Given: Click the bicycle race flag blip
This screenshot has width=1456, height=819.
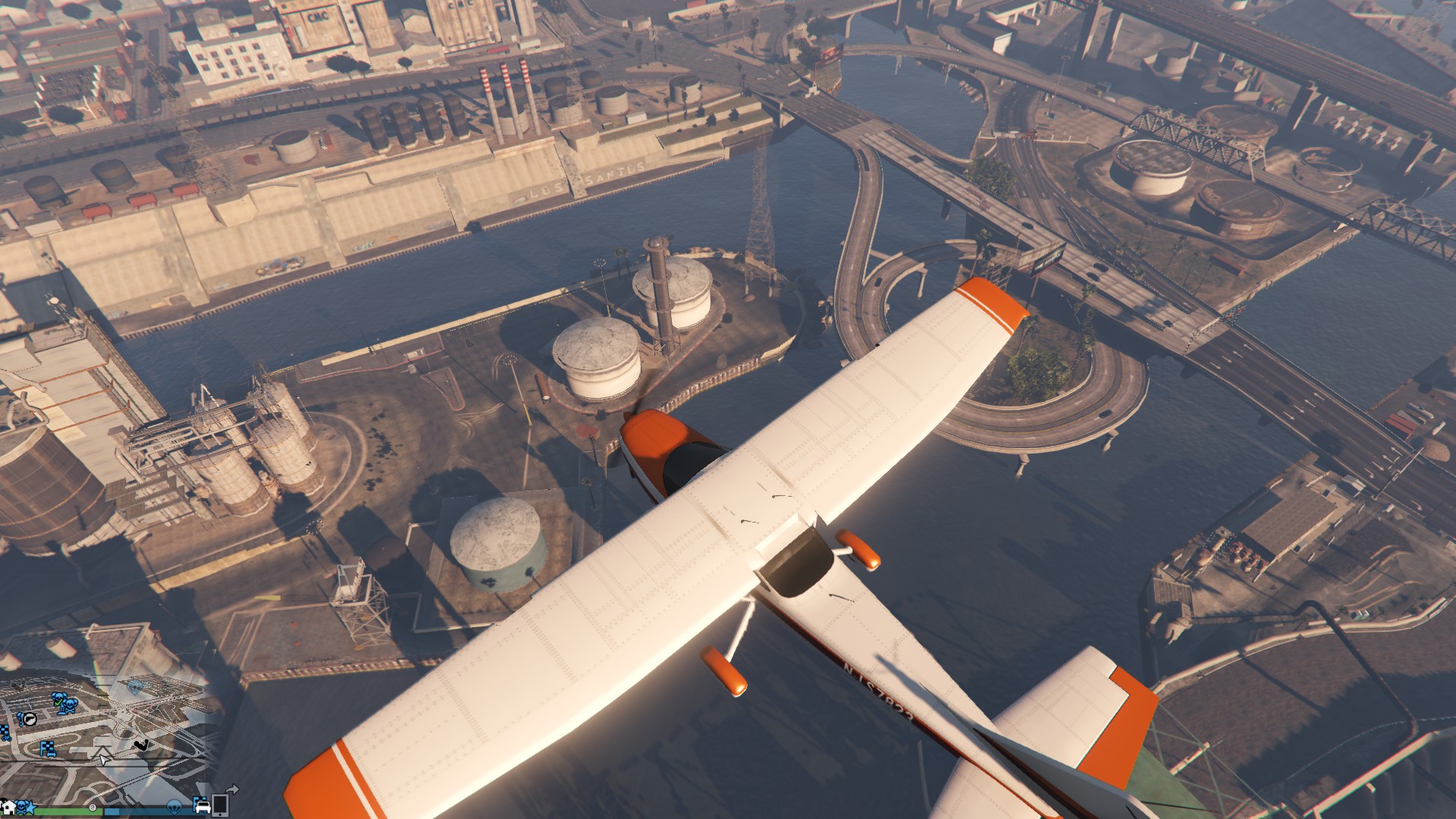Looking at the screenshot, I should click(x=5, y=733).
